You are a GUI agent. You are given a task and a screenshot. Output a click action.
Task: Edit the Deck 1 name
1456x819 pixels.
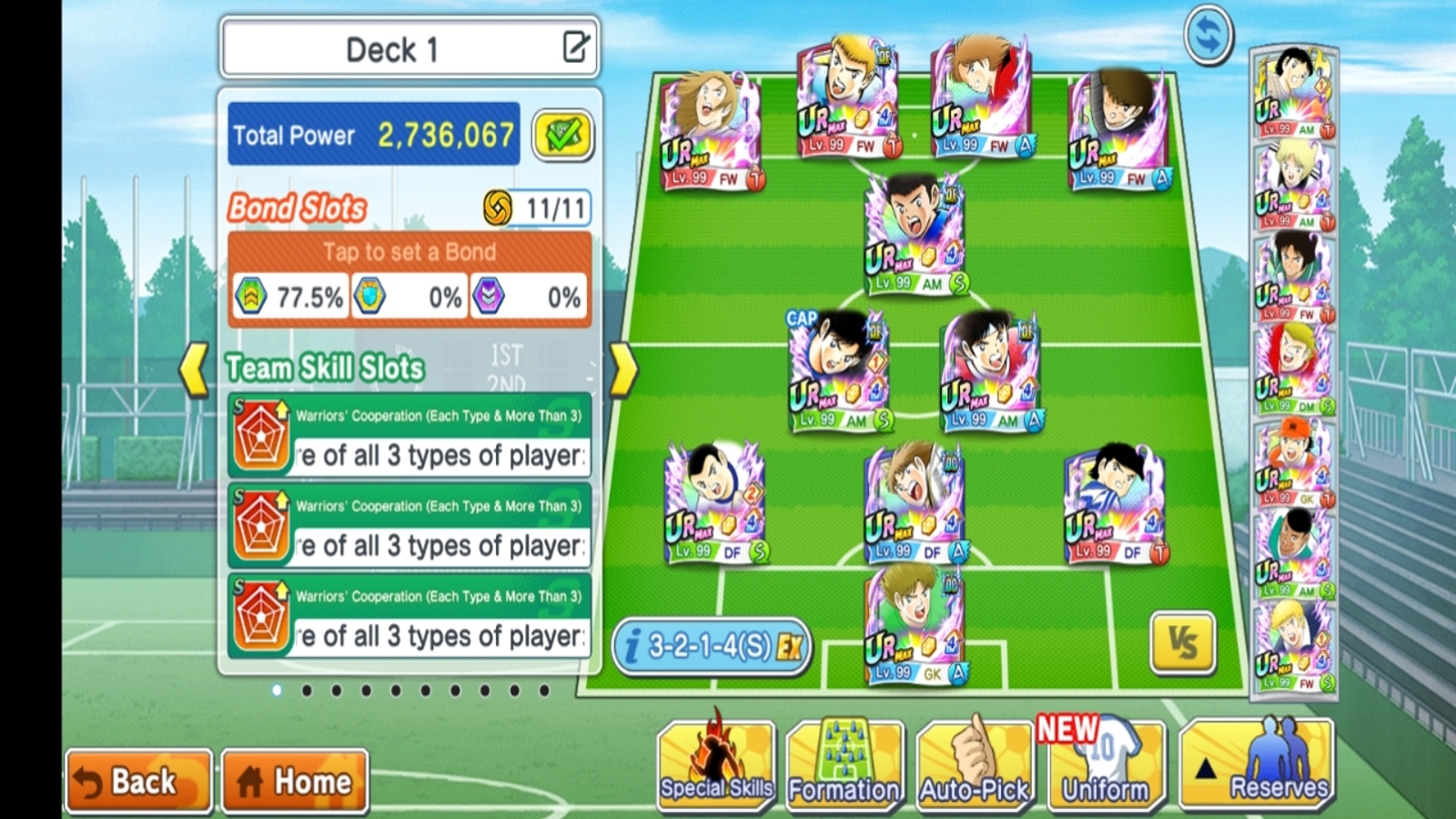click(575, 46)
